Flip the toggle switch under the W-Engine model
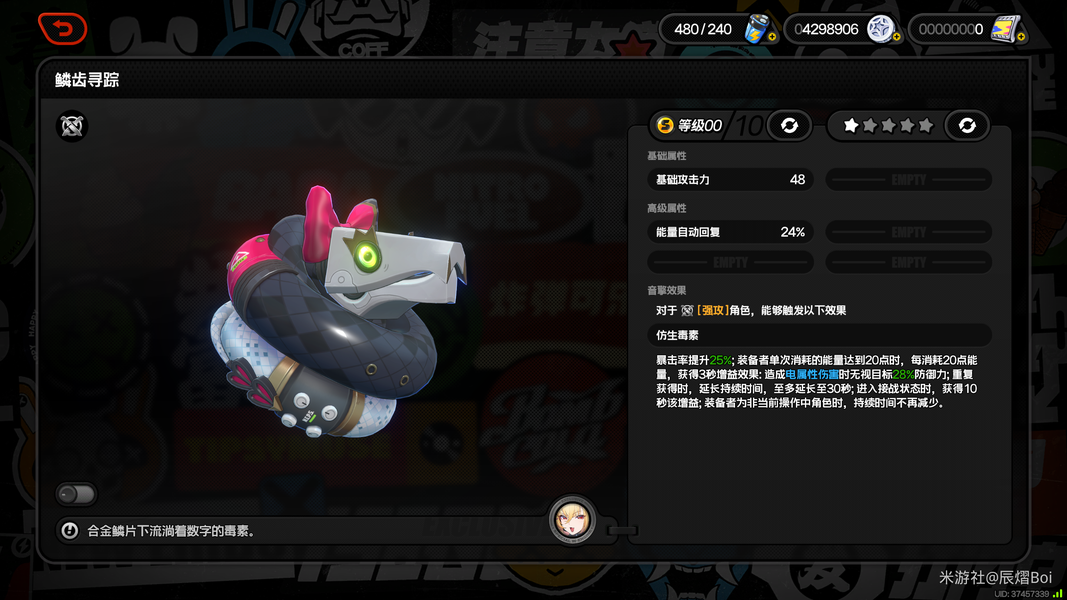 tap(76, 494)
